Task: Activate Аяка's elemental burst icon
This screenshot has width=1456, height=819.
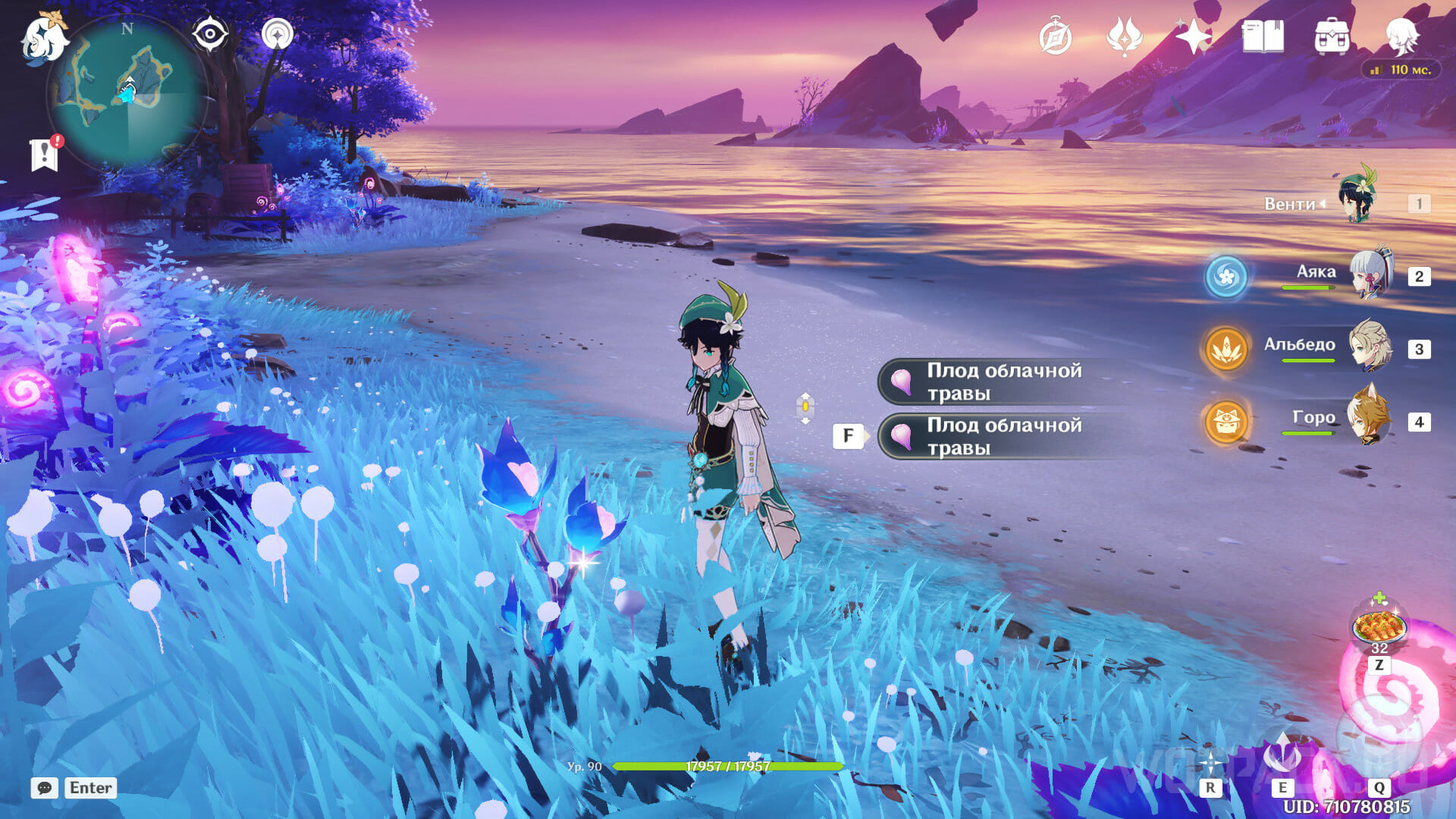Action: point(1225,276)
